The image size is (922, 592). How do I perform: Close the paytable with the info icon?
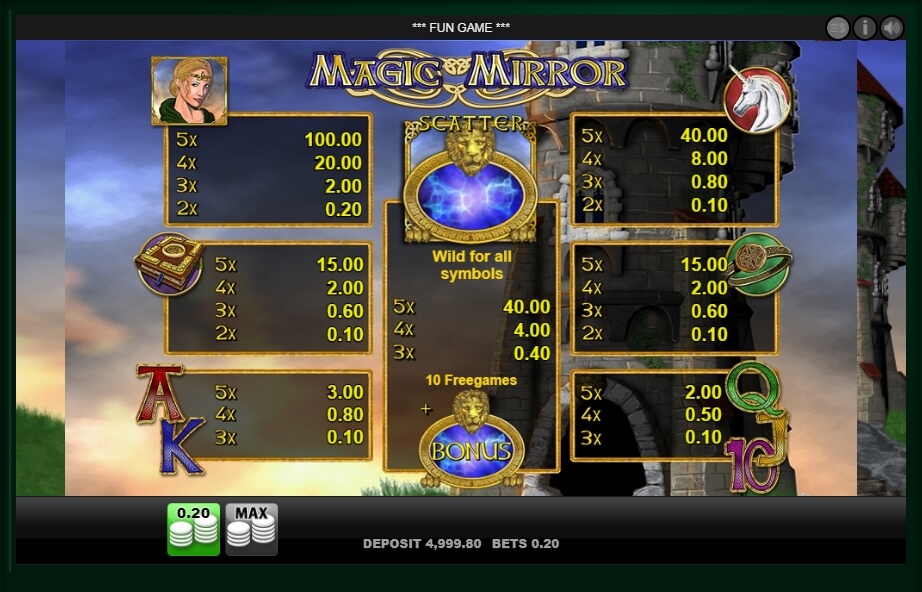coord(865,28)
